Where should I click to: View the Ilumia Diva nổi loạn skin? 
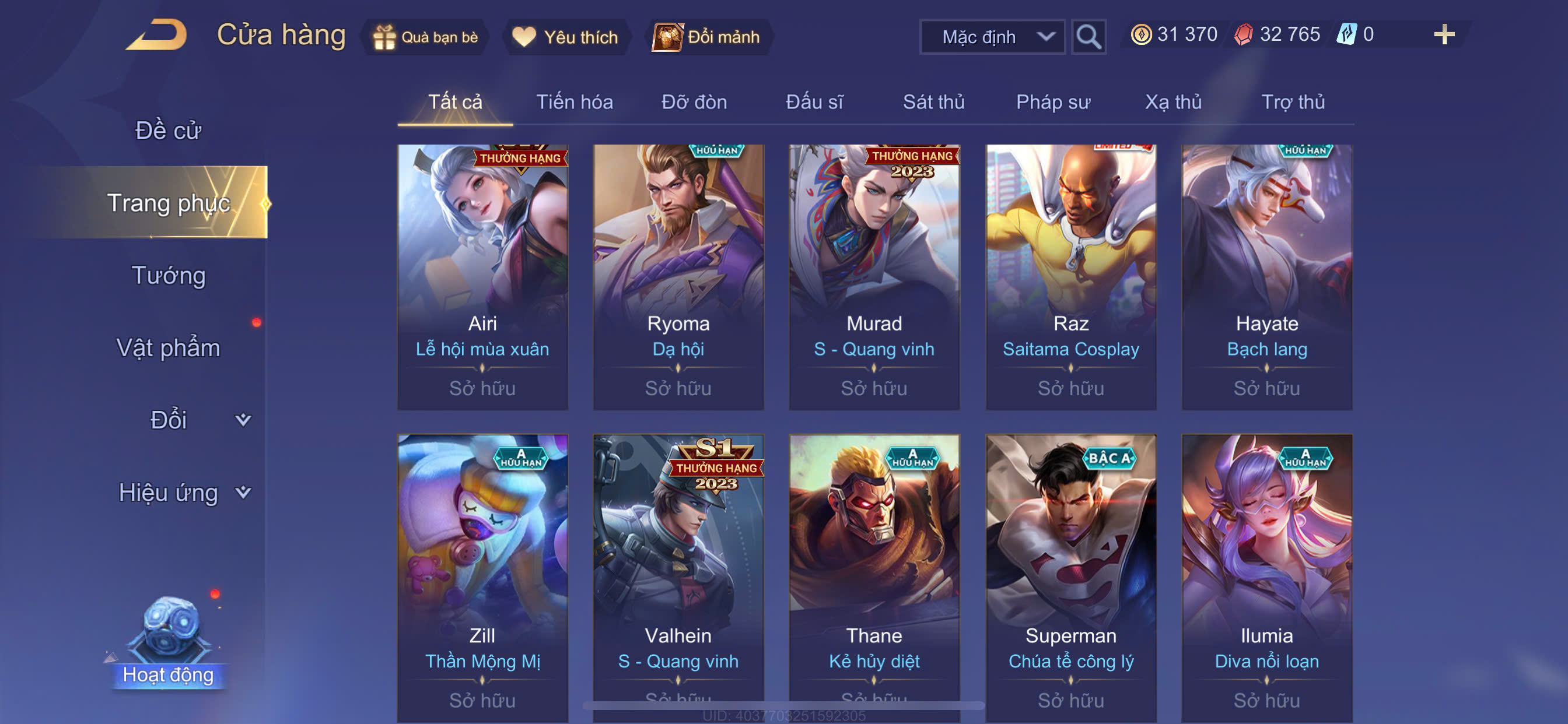point(1266,578)
